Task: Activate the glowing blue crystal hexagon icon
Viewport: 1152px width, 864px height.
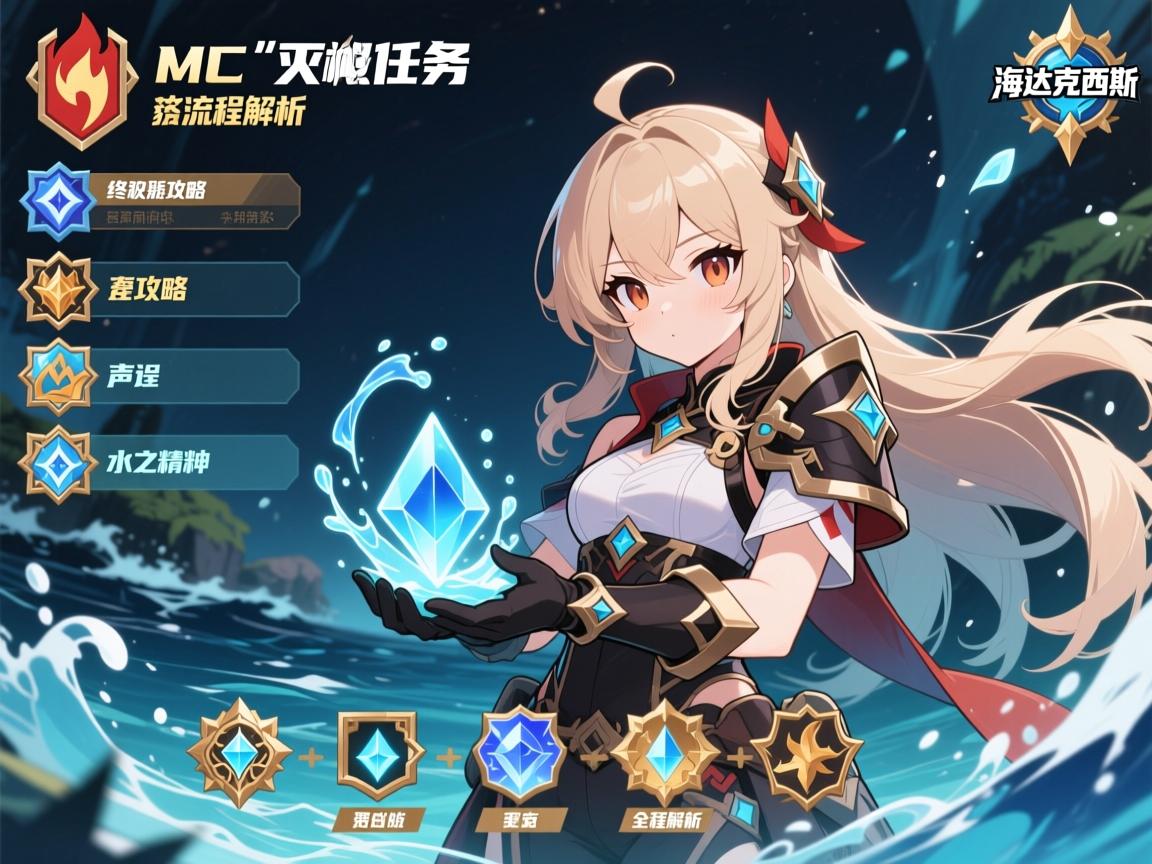Action: [x=519, y=756]
